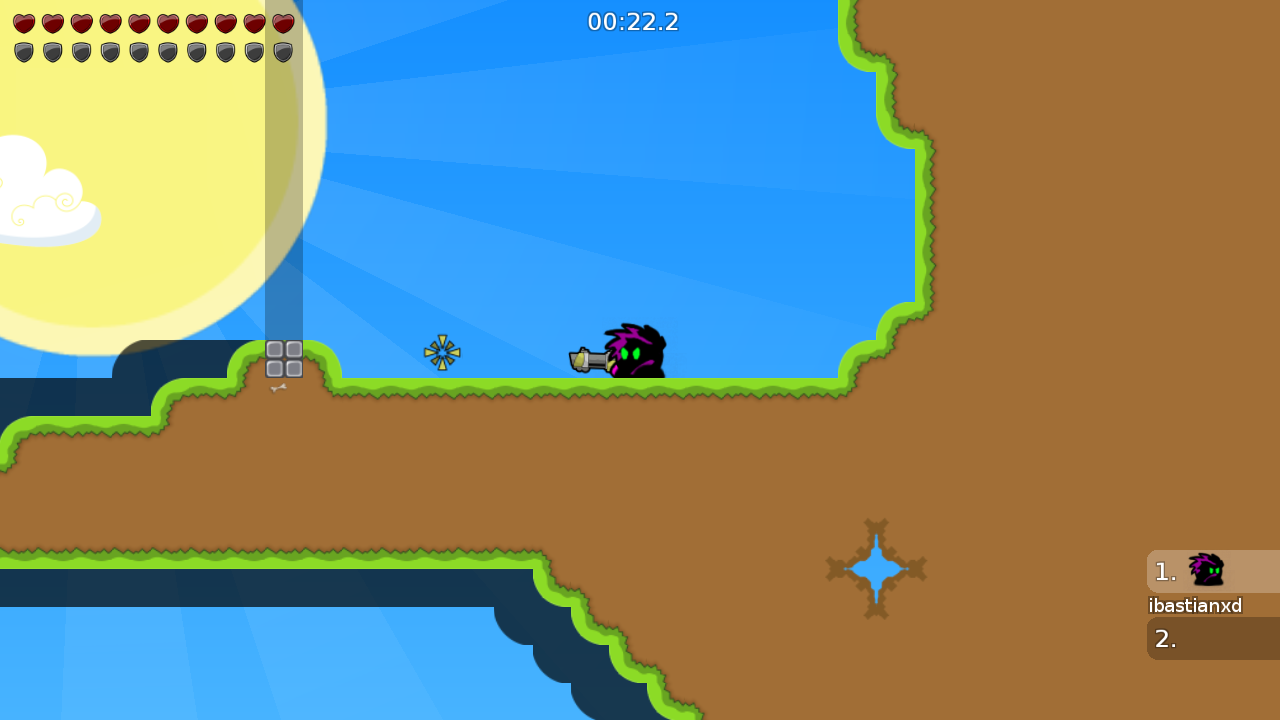Click the first gray shield icon

point(24,50)
